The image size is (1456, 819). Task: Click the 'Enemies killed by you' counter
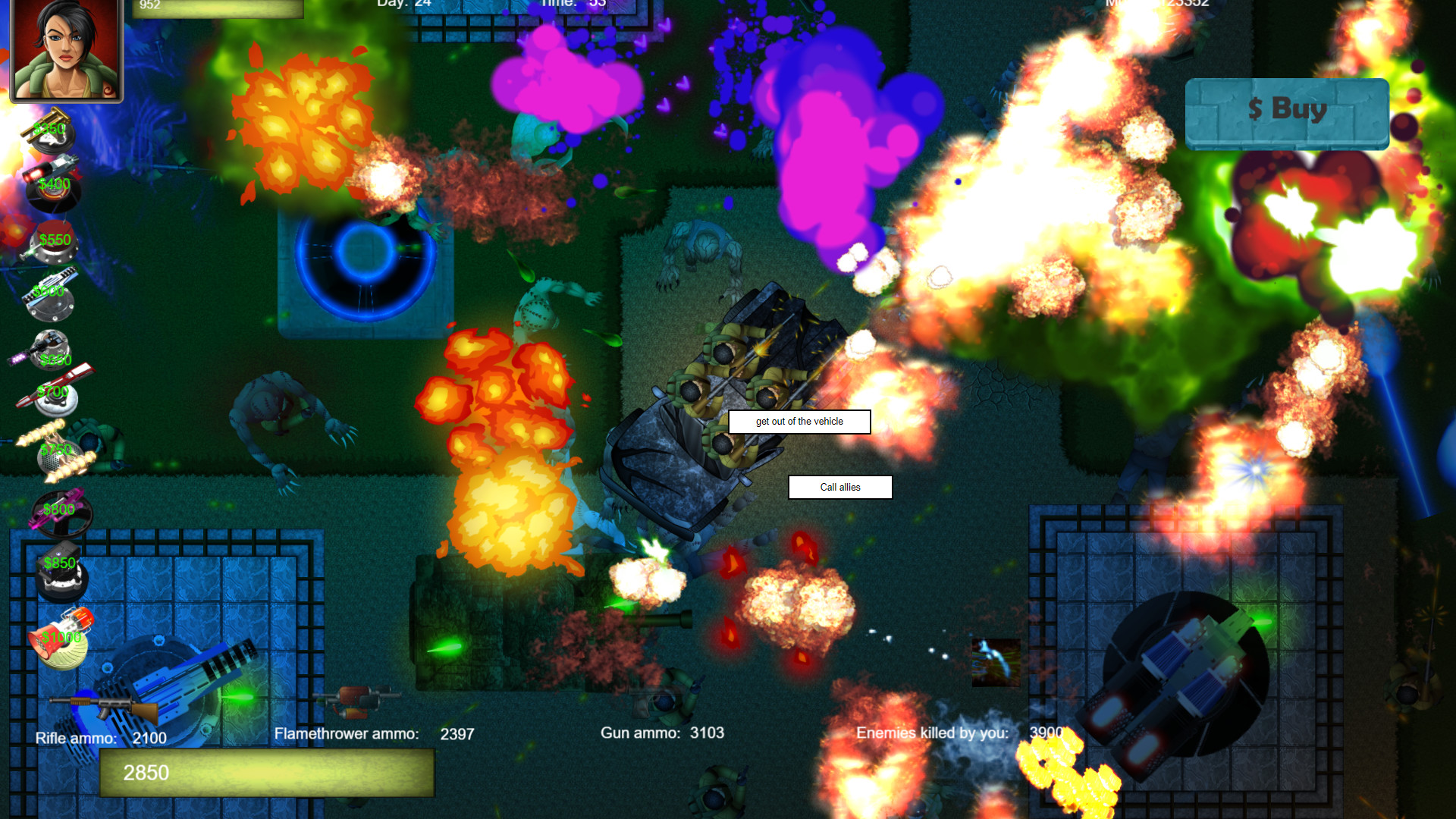point(959,733)
